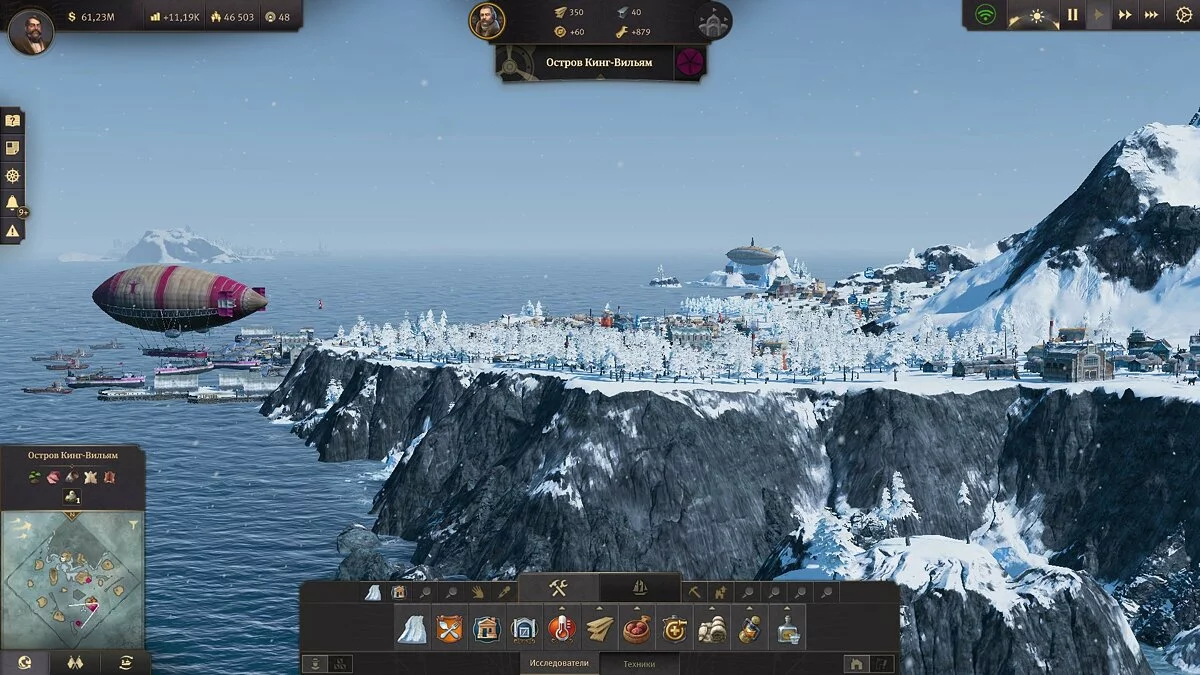Open the shipbuilding menu tab
This screenshot has height=675, width=1200.
tap(640, 588)
